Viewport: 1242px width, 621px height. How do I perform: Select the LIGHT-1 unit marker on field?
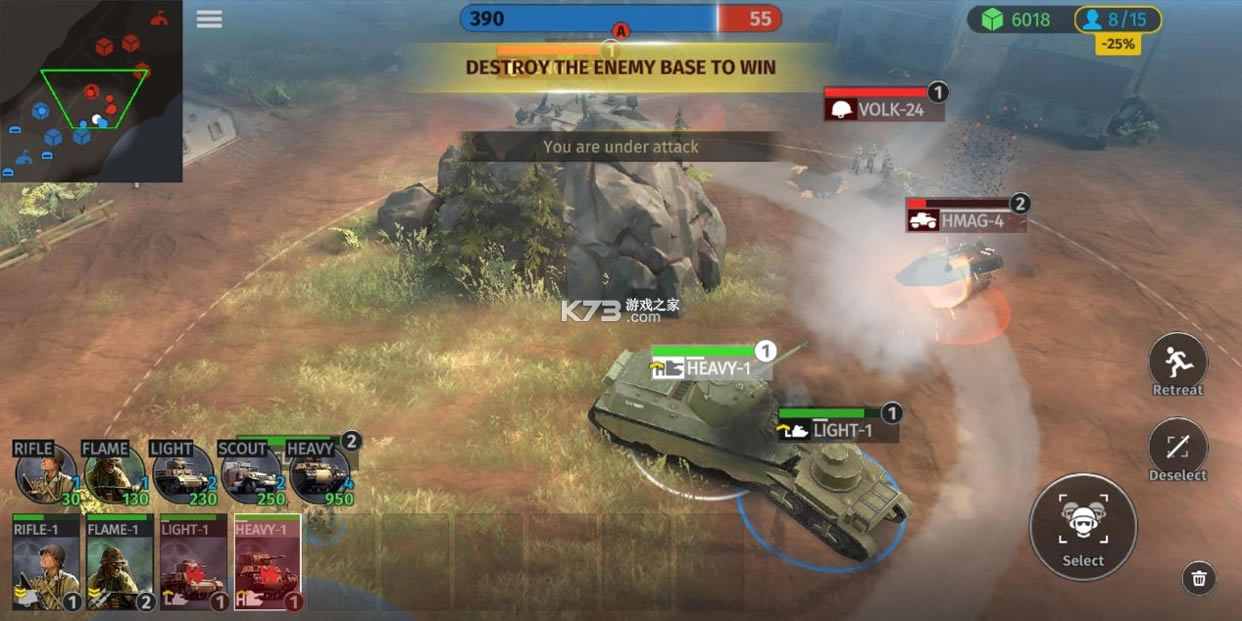point(838,430)
